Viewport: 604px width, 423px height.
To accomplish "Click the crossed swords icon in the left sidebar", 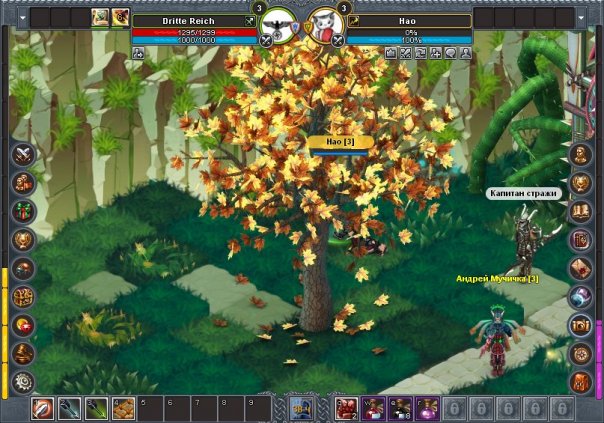I will pyautogui.click(x=21, y=155).
